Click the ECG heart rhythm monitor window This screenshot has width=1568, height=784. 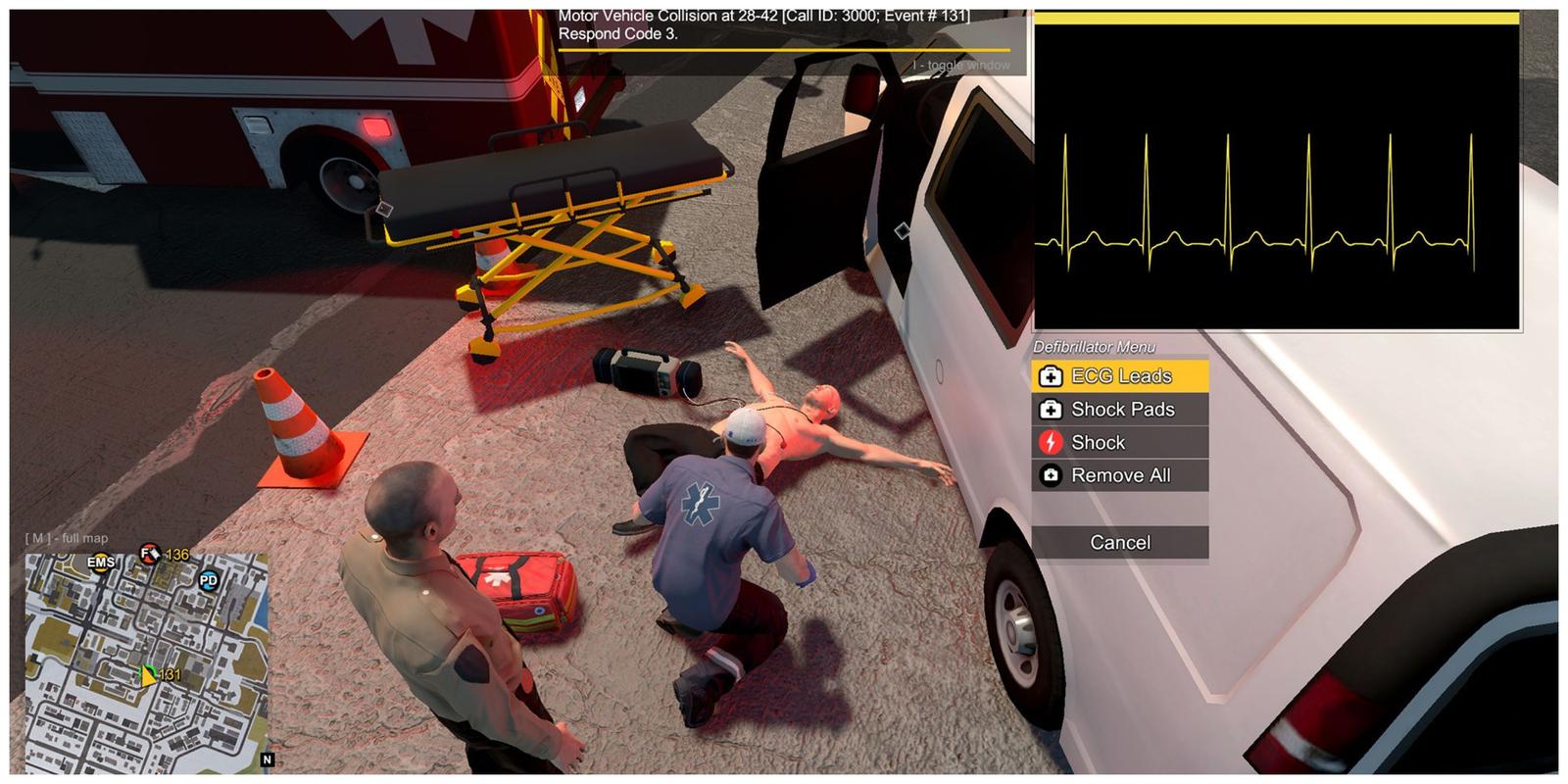coord(1277,176)
